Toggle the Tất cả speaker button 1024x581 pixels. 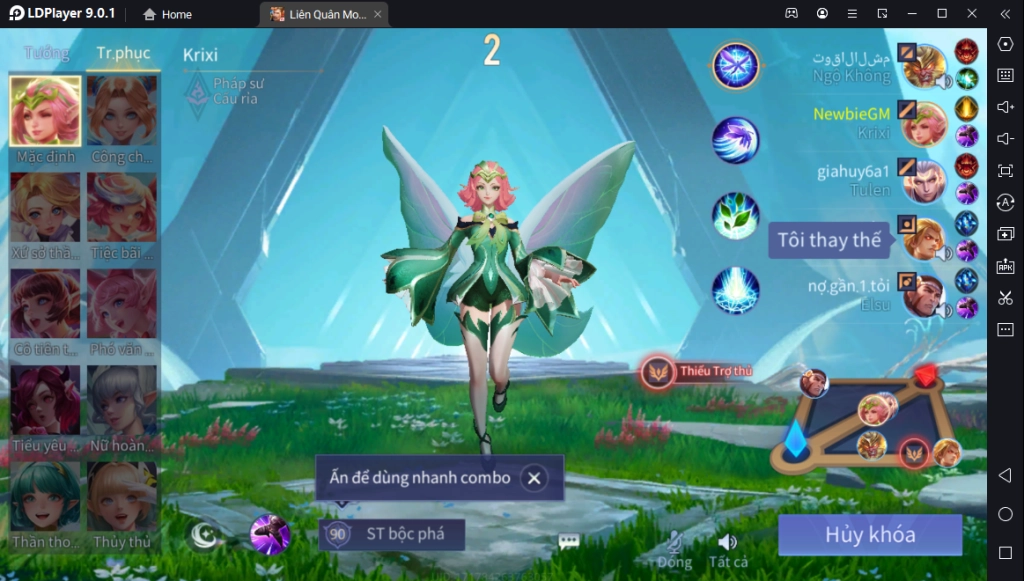click(727, 543)
